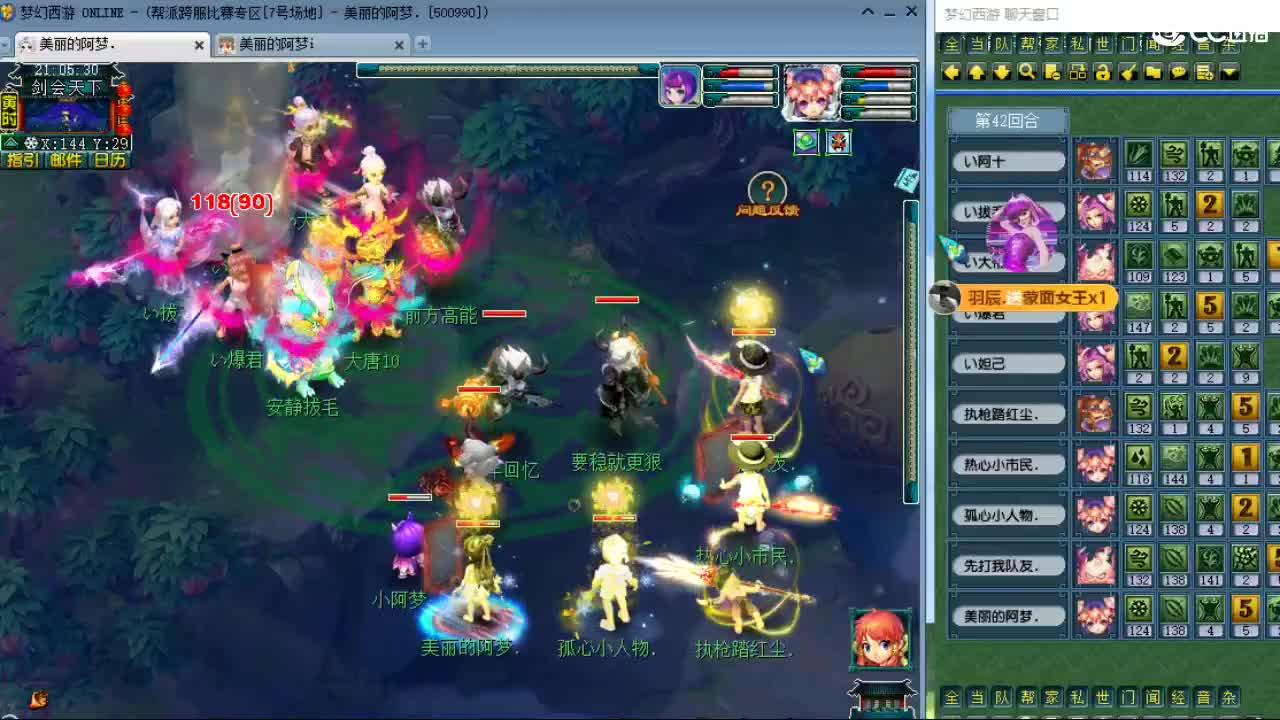Click the speech-bubble icon in the chat toolbar
1280x720 pixels.
(1178, 71)
